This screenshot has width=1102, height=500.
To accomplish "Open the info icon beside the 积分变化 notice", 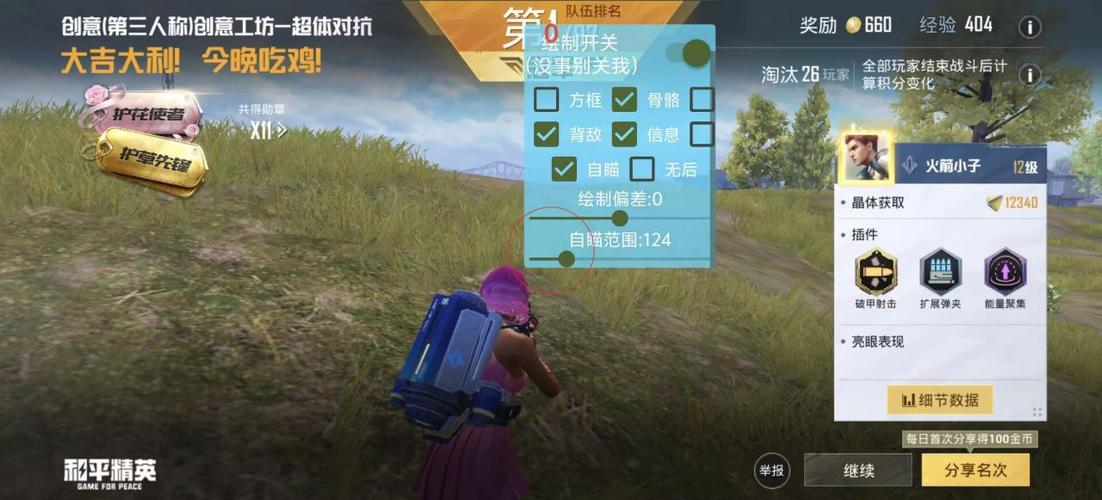I will coord(1029,75).
